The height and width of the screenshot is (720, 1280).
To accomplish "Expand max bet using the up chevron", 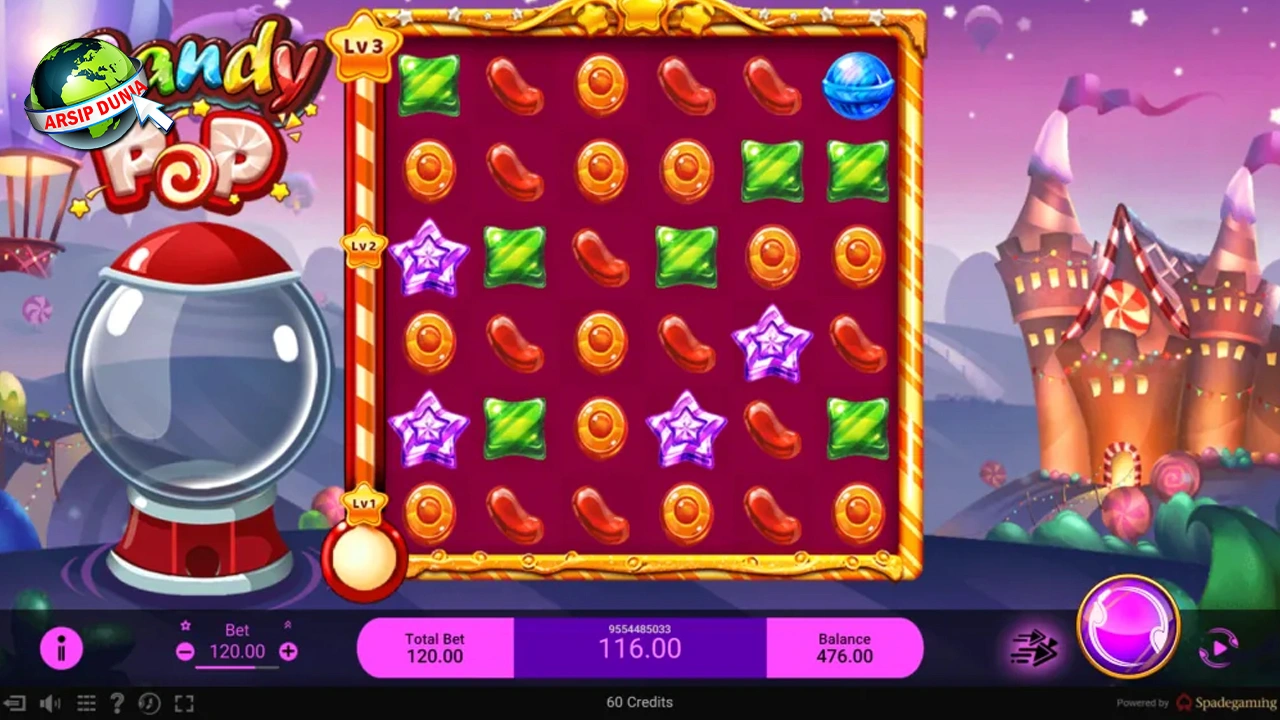I will (288, 625).
